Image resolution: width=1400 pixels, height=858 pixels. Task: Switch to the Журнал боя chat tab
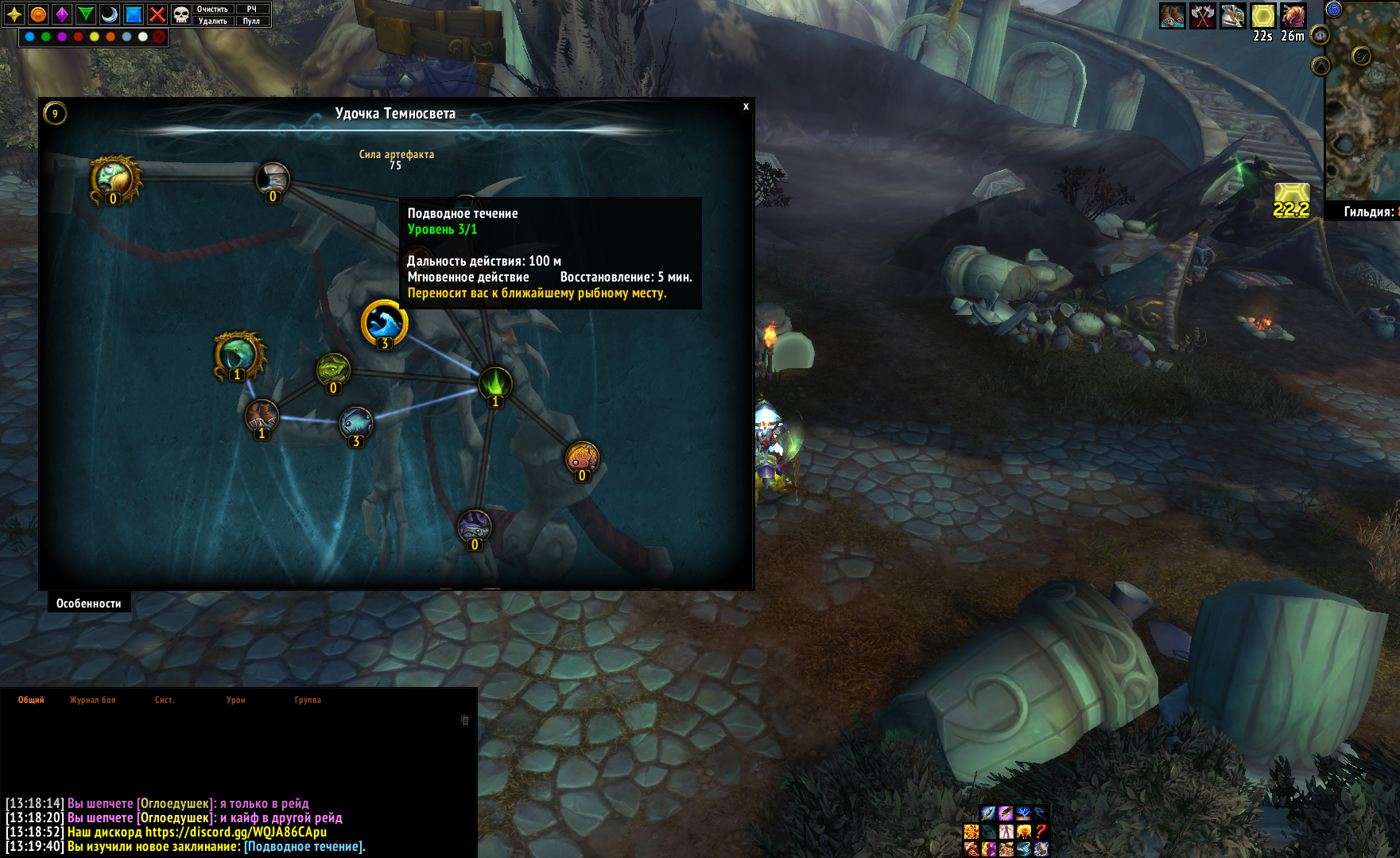(x=92, y=700)
